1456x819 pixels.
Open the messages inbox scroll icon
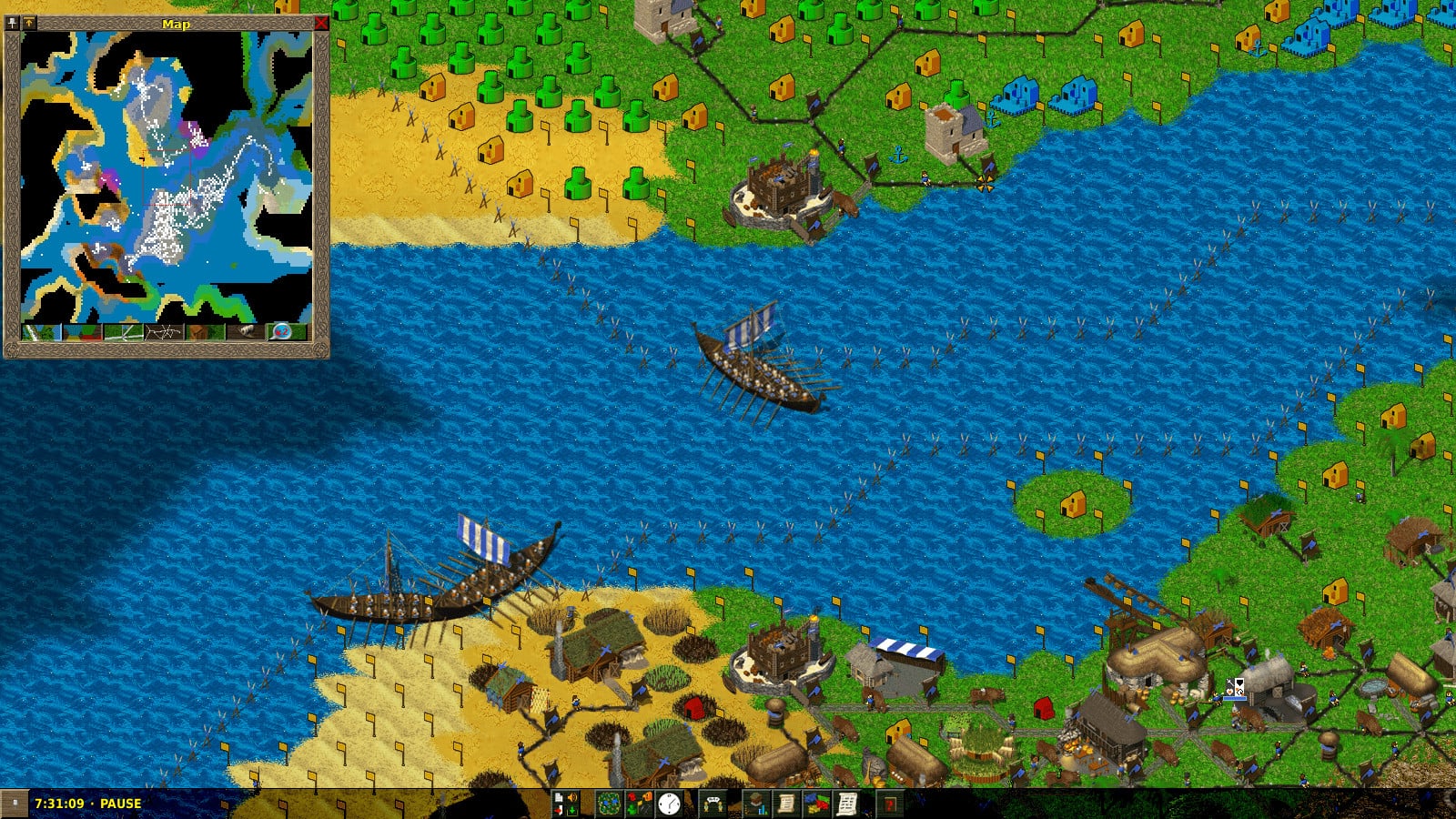point(848,803)
